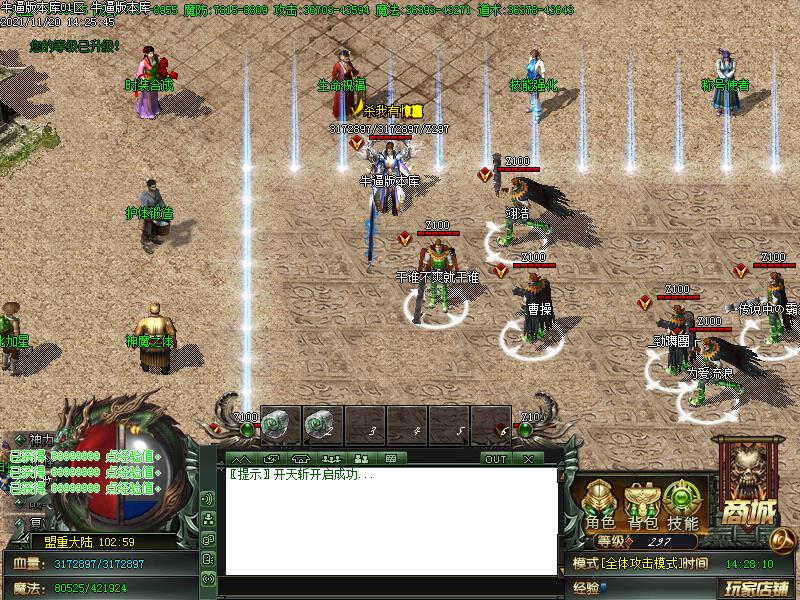Image resolution: width=800 pixels, height=600 pixels.
Task: Select the item in hotbar slot 6
Action: [491, 424]
